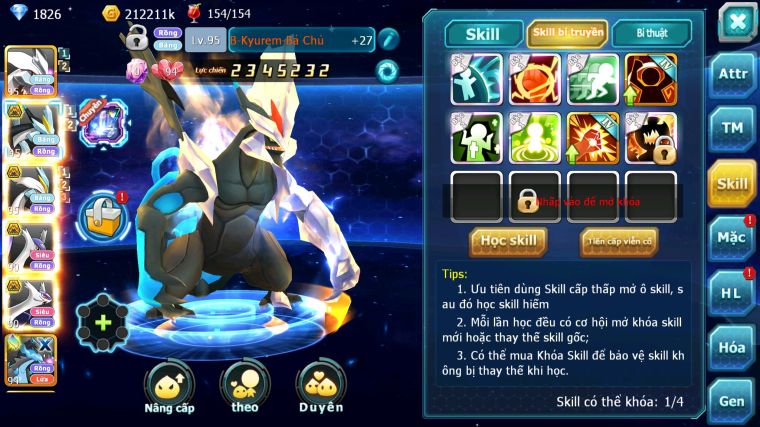
Task: Open the TM side tab
Action: 731,128
